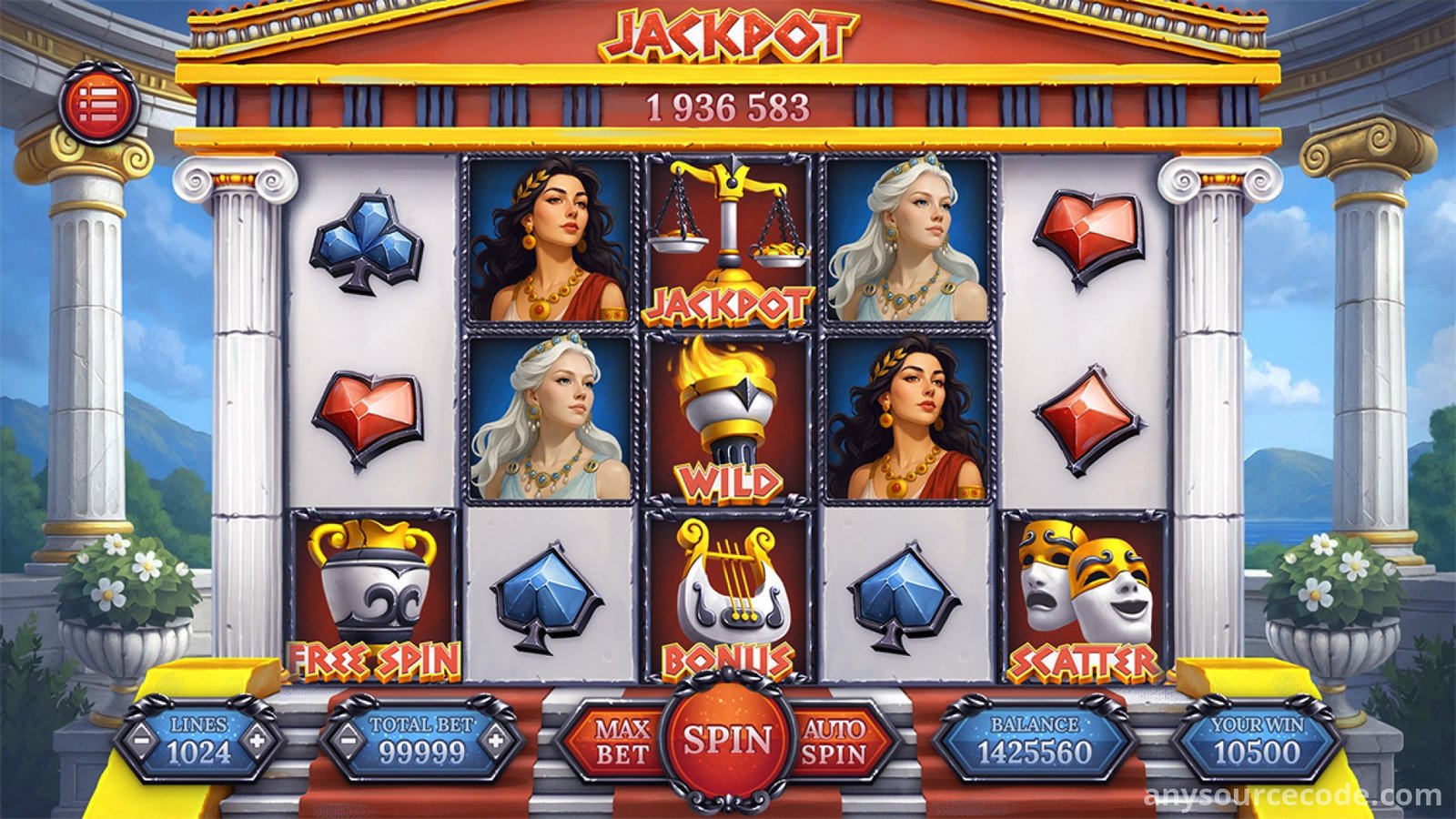Increase the number of lines with plus
This screenshot has height=819, width=1456.
tap(258, 739)
